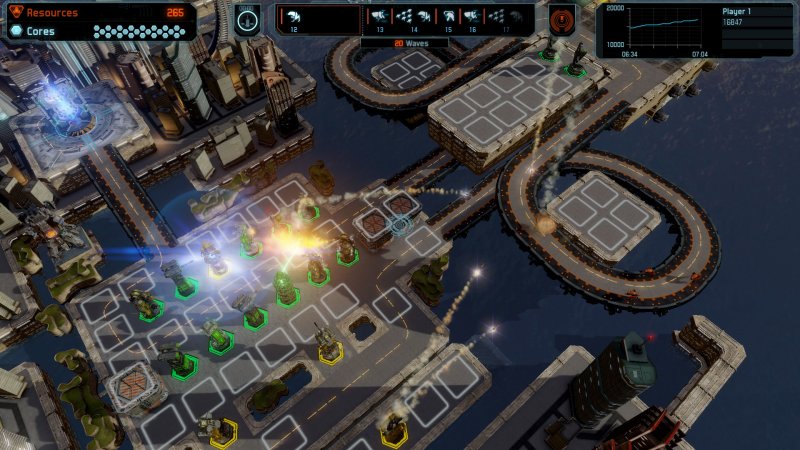Screen dimensions: 800x450
Task: Click the red alien emblem icon
Action: point(562,20)
